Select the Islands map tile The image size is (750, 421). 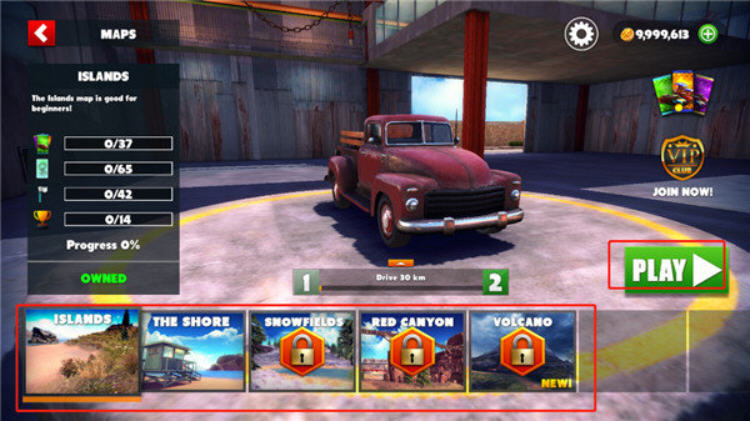pos(82,352)
